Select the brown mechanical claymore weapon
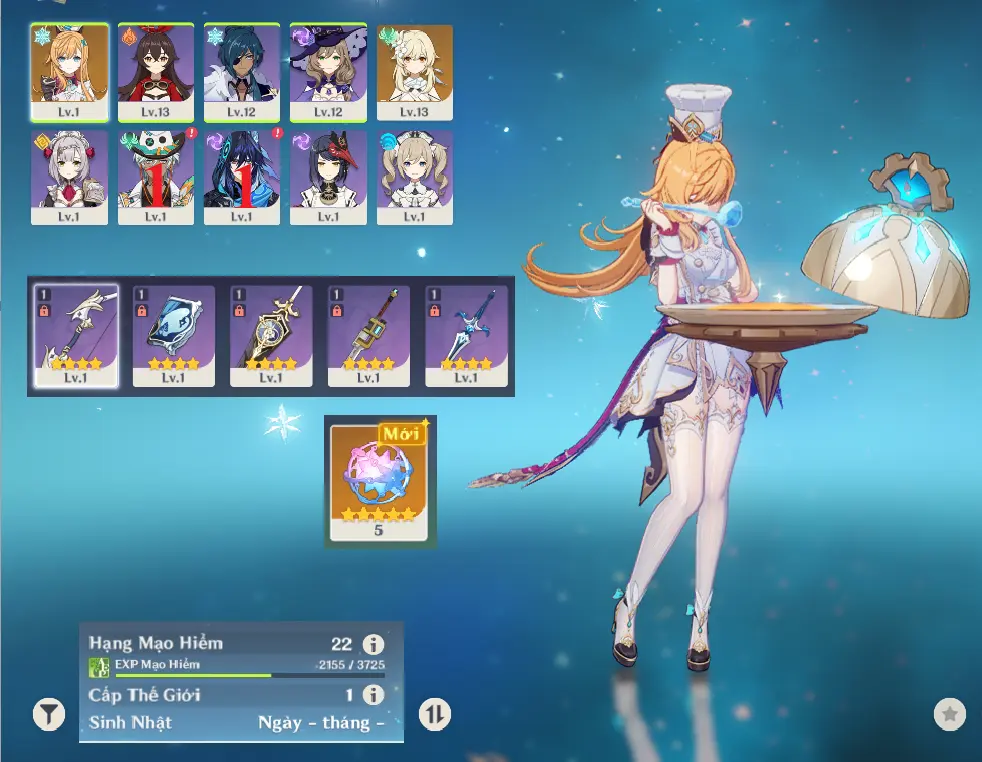Image resolution: width=982 pixels, height=762 pixels. pos(369,332)
